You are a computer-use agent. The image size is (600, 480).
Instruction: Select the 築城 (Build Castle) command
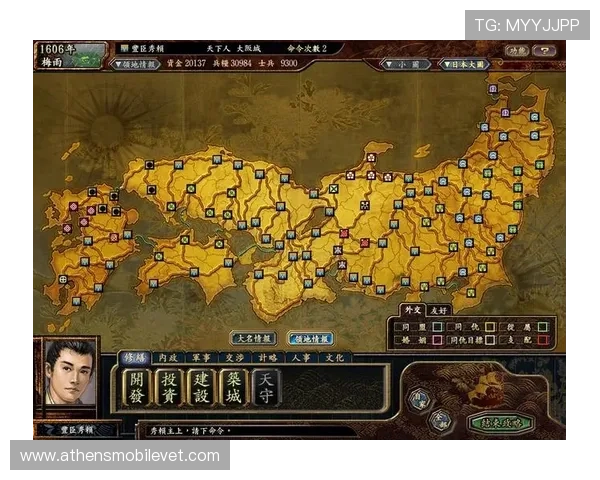click(234, 387)
